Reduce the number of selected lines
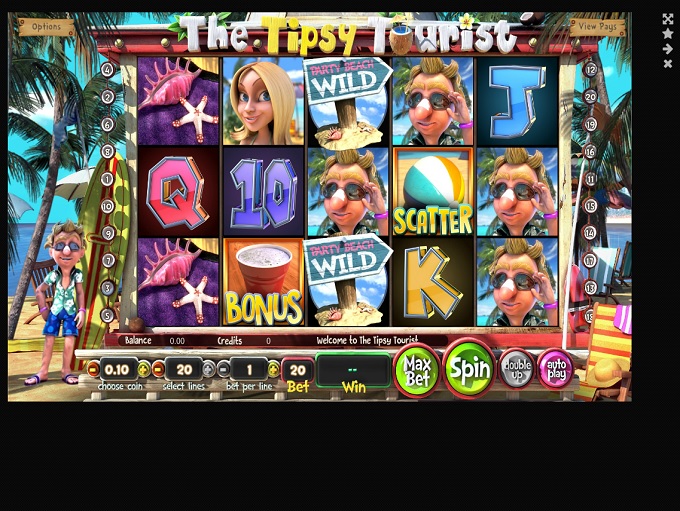Viewport: 680px width, 511px height. [158, 369]
